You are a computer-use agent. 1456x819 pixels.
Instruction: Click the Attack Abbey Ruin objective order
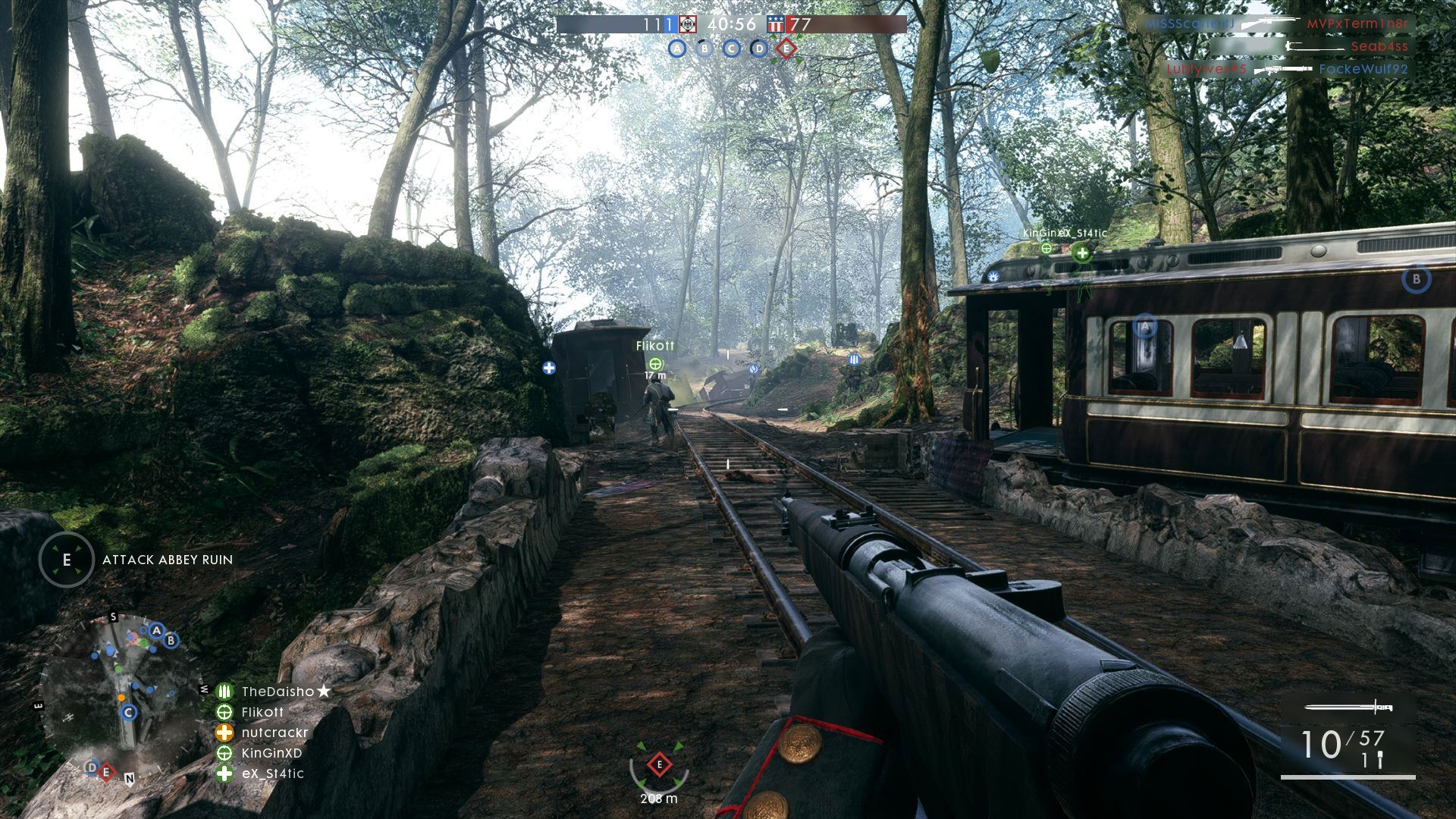point(167,560)
